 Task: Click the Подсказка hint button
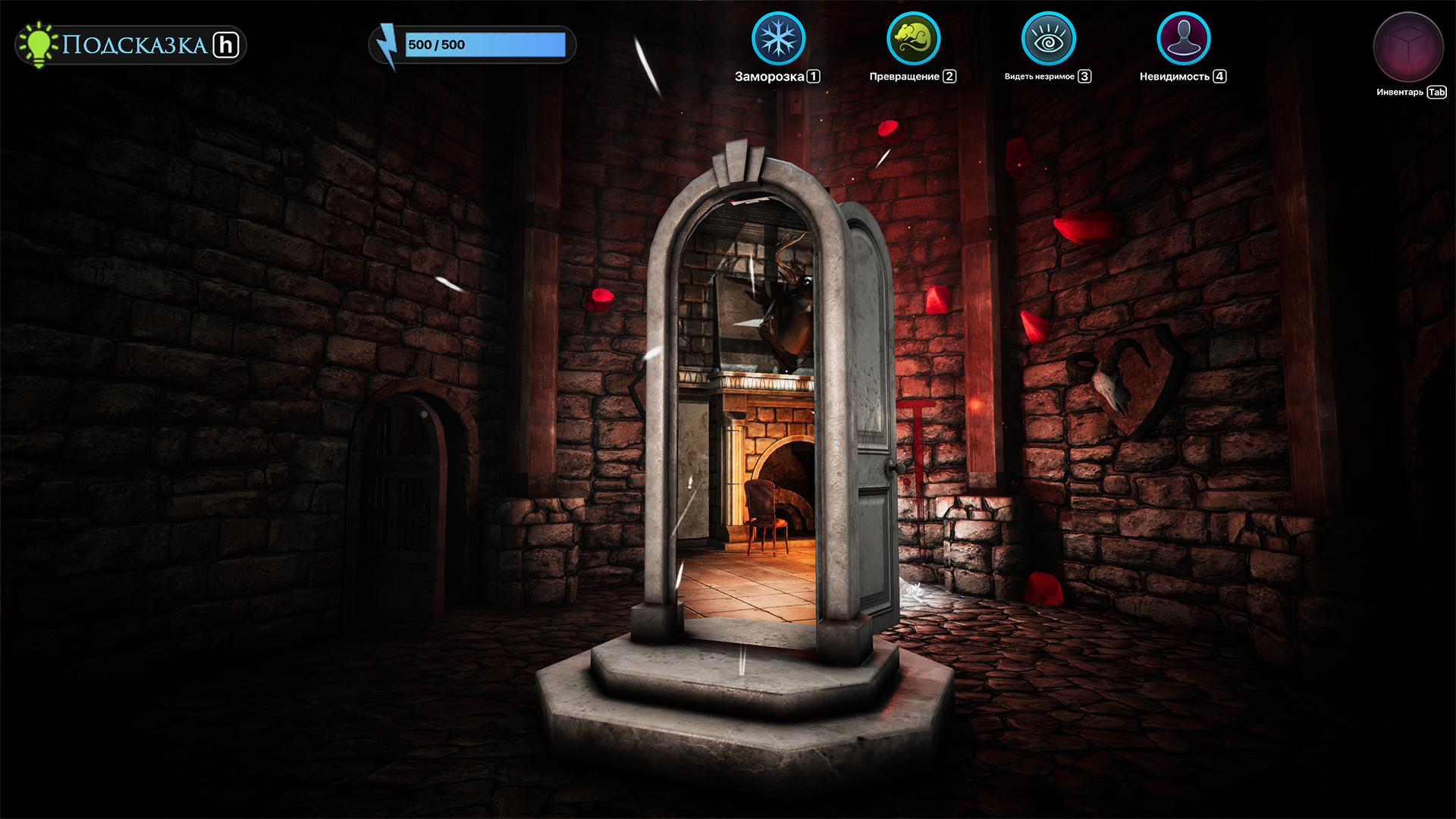pyautogui.click(x=129, y=44)
